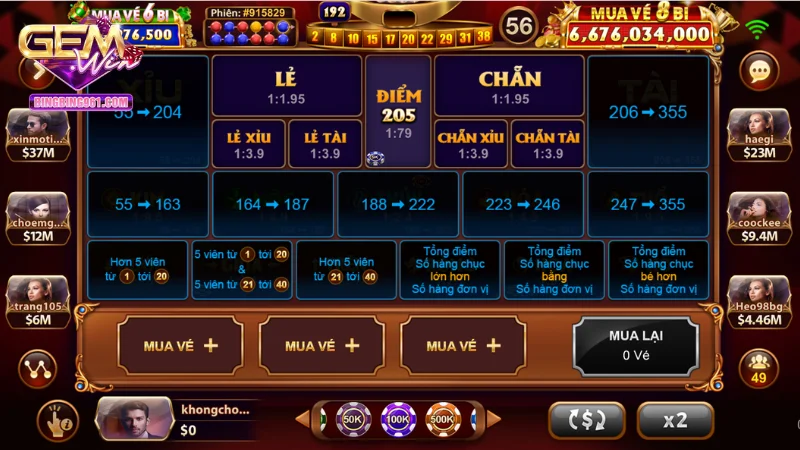The image size is (800, 450).
Task: Select the 206 to 355 range bet
Action: (x=648, y=112)
